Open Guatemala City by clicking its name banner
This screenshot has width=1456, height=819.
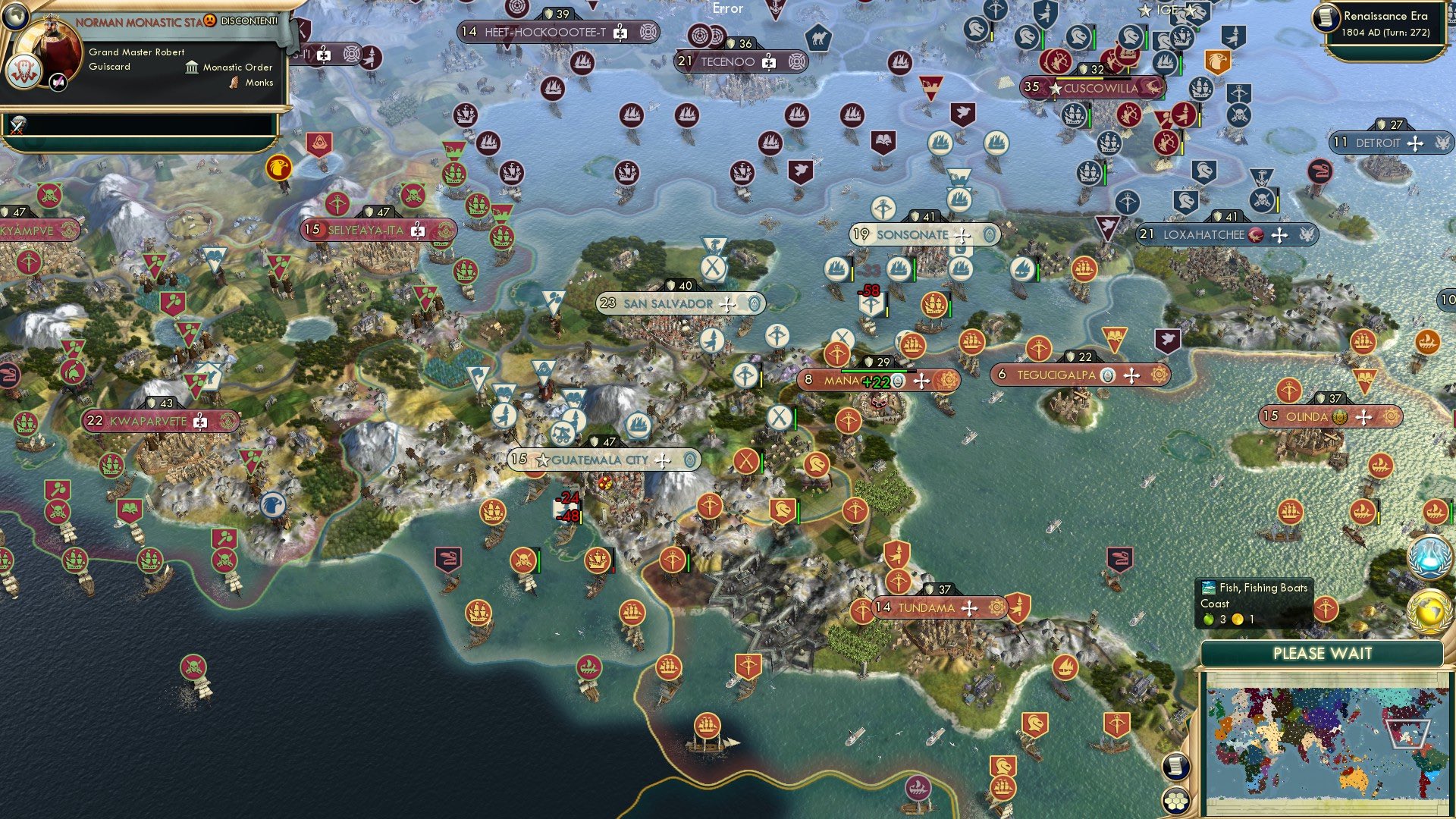[599, 460]
